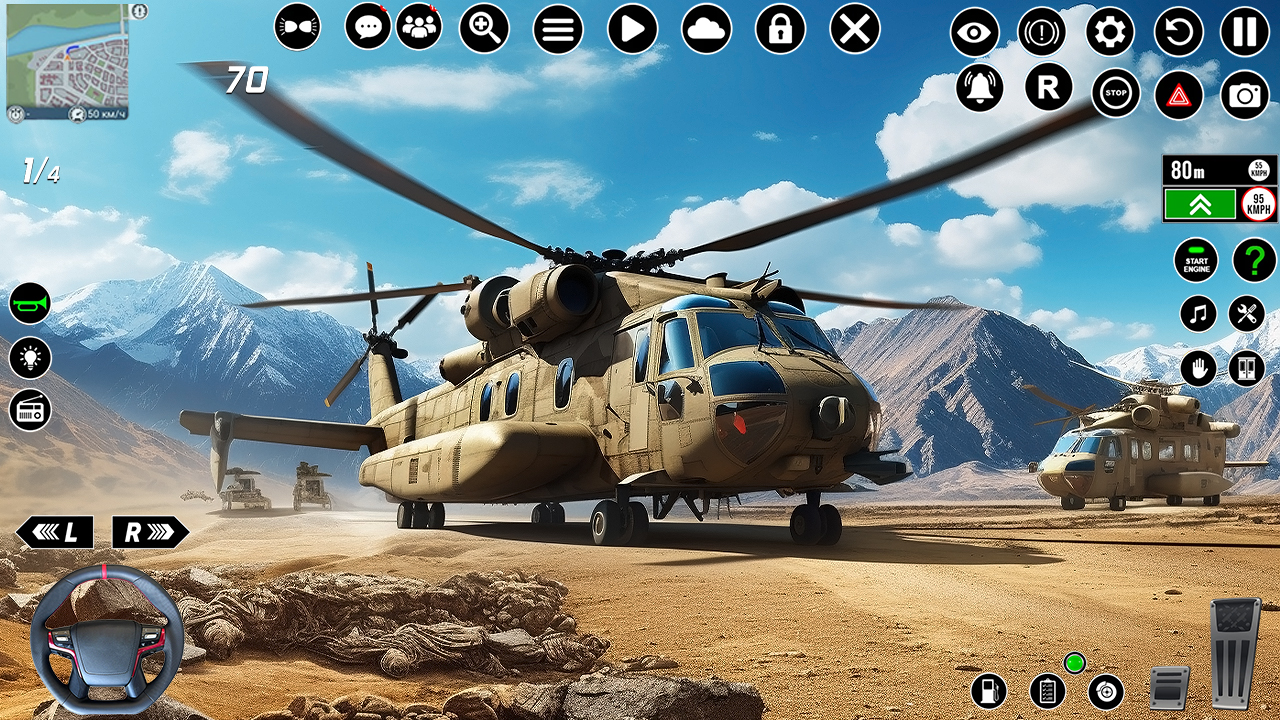Show the players group icon
This screenshot has height=720, width=1280.
click(x=419, y=27)
